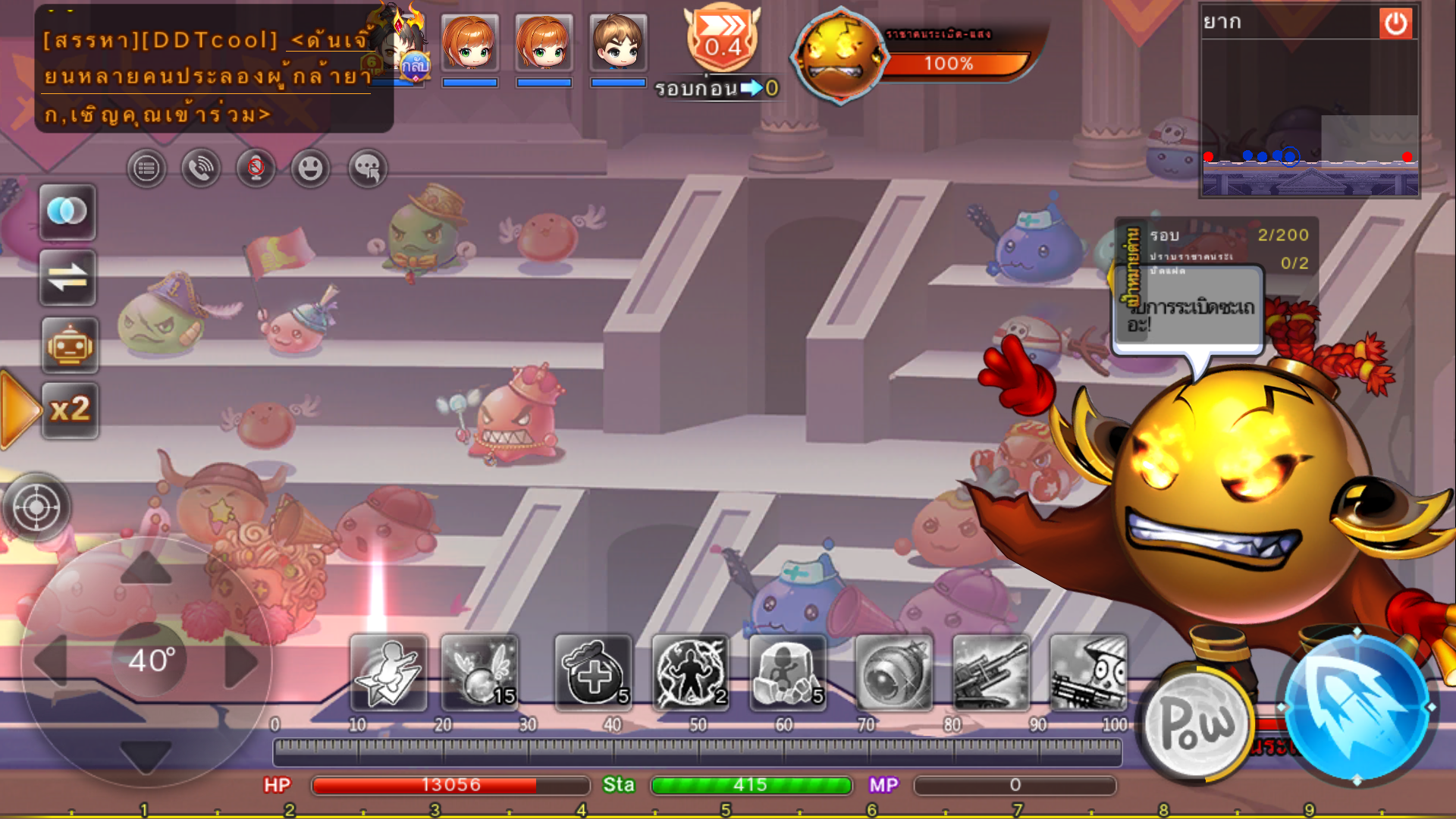1456x819 pixels.
Task: Toggle the overlapping circles transparency button
Action: (x=67, y=212)
